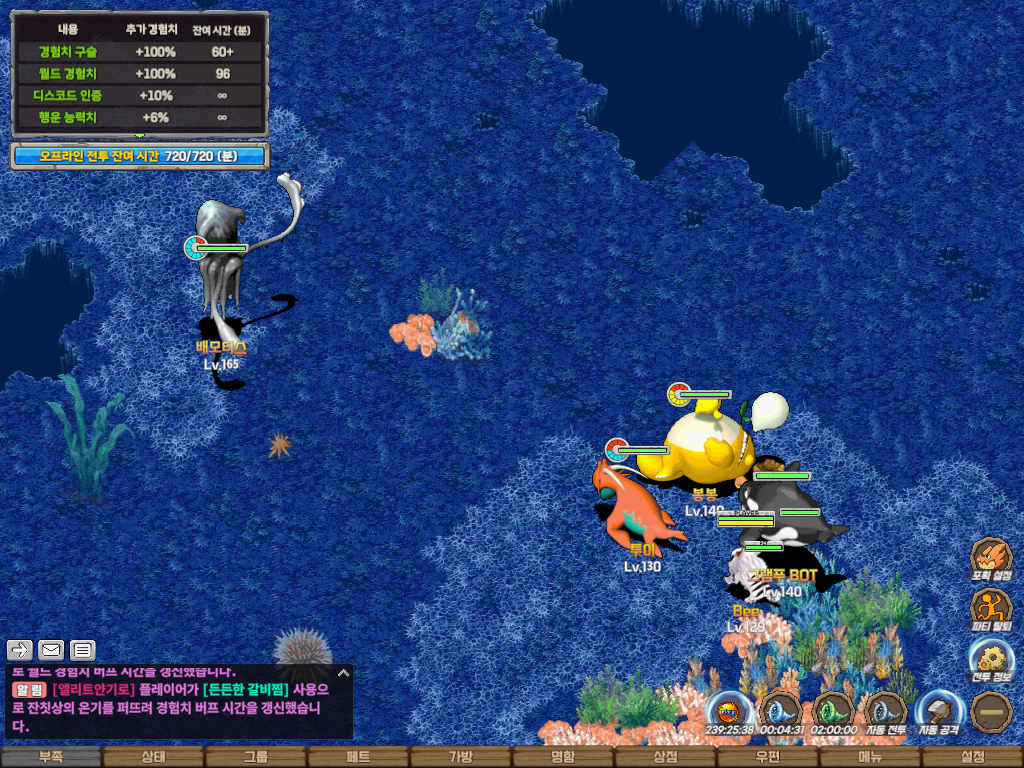Click the 파티 탈퇴 leave party icon

[x=991, y=607]
